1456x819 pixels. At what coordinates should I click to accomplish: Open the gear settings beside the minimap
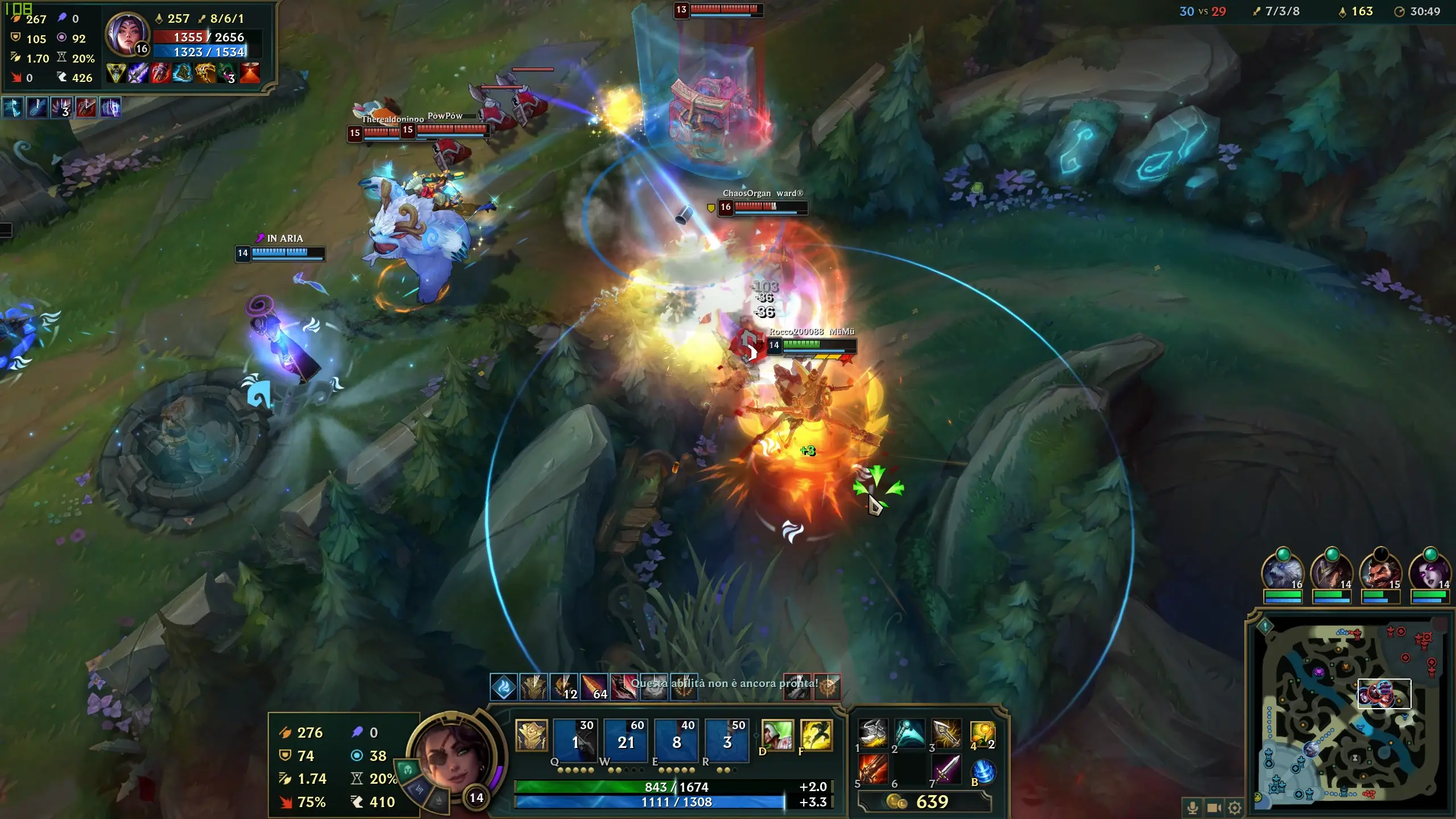1235,807
